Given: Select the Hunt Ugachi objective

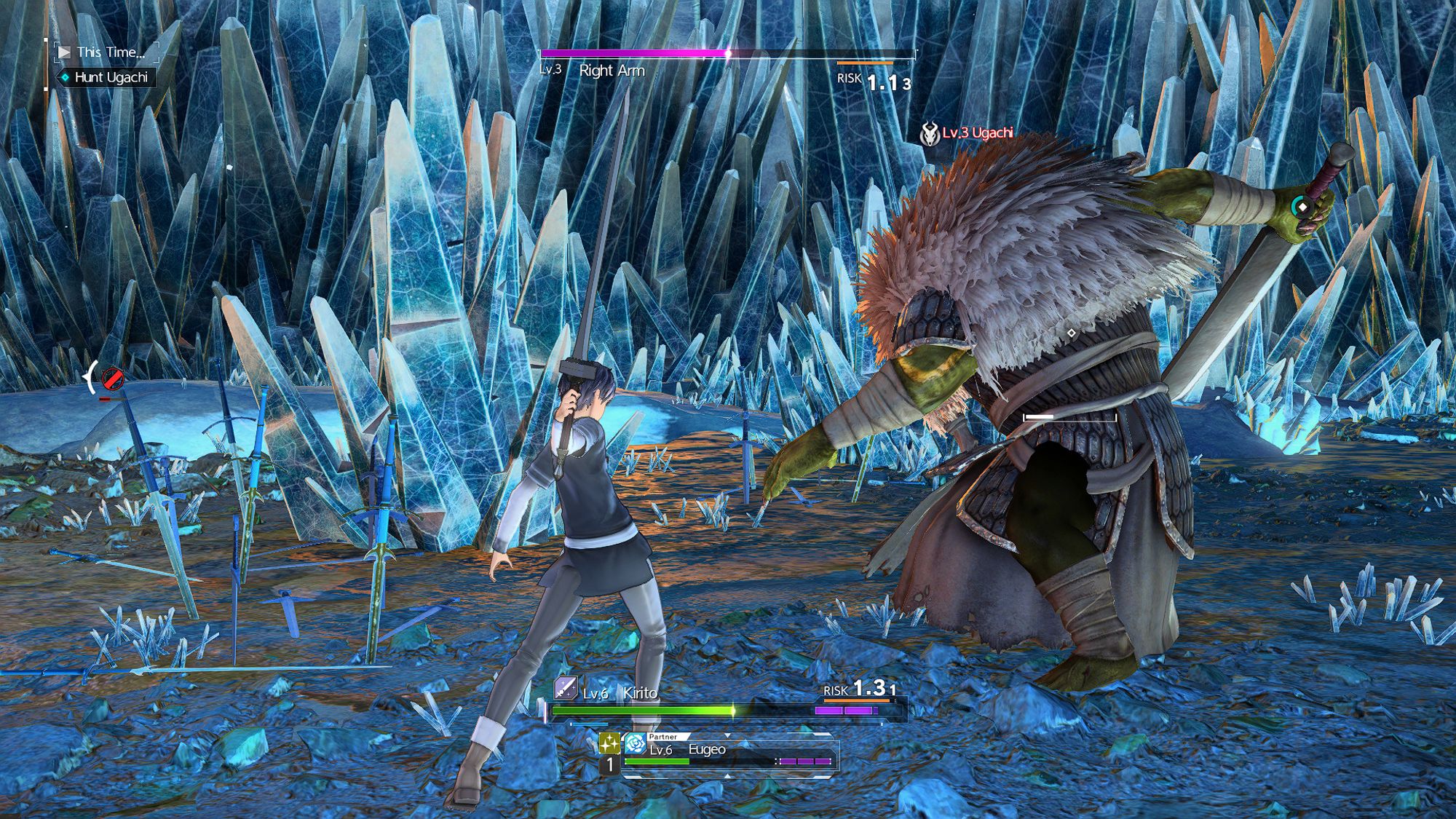Looking at the screenshot, I should pyautogui.click(x=109, y=77).
